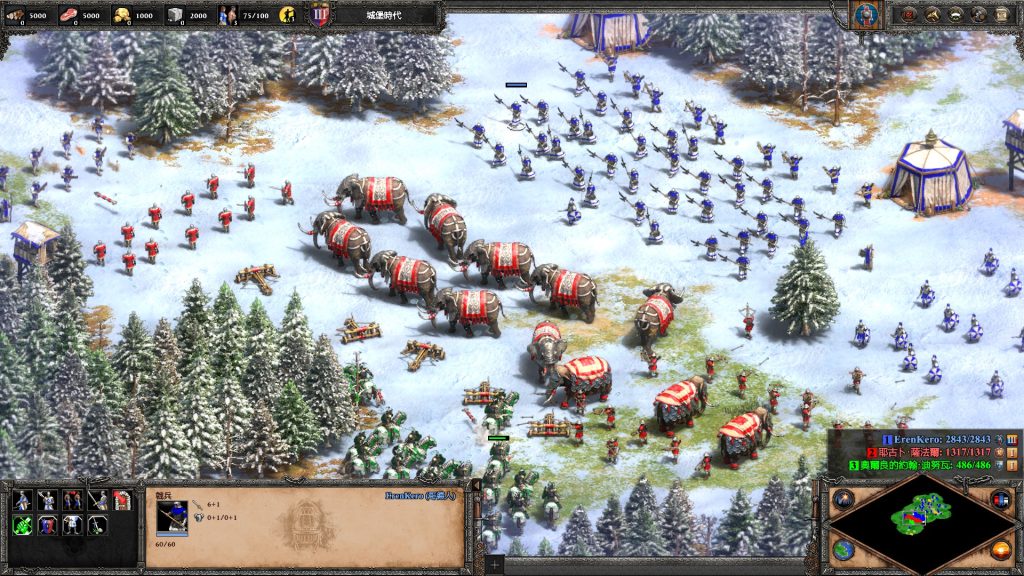Click the green sword command icon

[x=21, y=524]
